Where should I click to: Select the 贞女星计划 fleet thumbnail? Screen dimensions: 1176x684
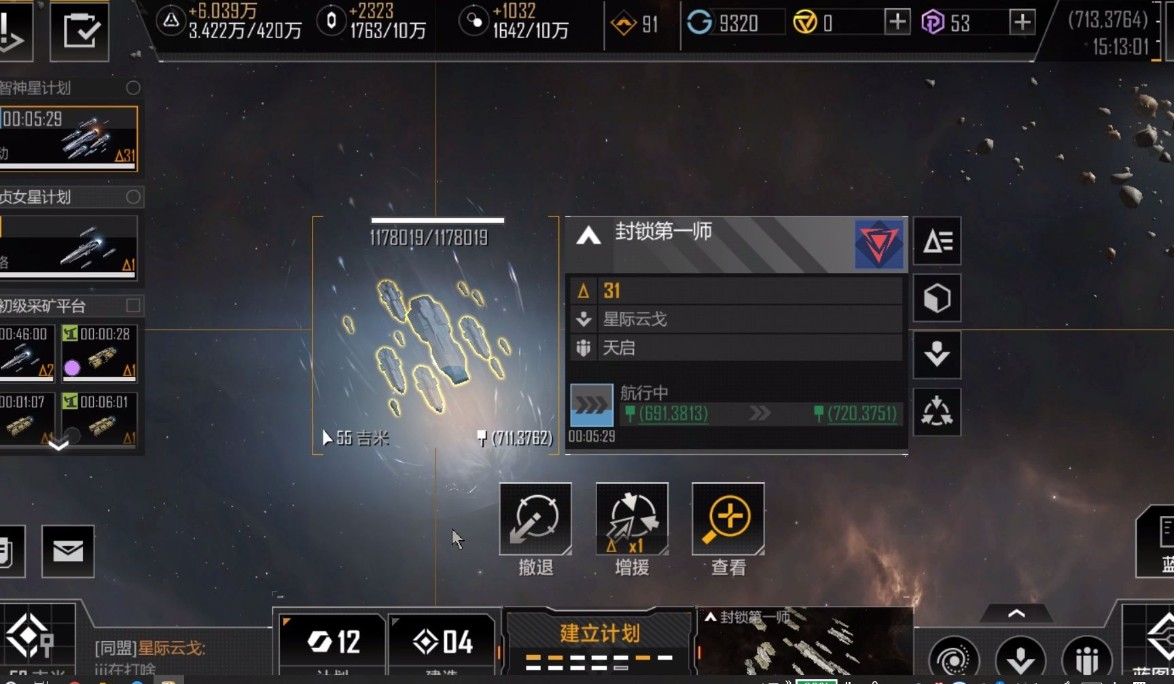point(69,248)
